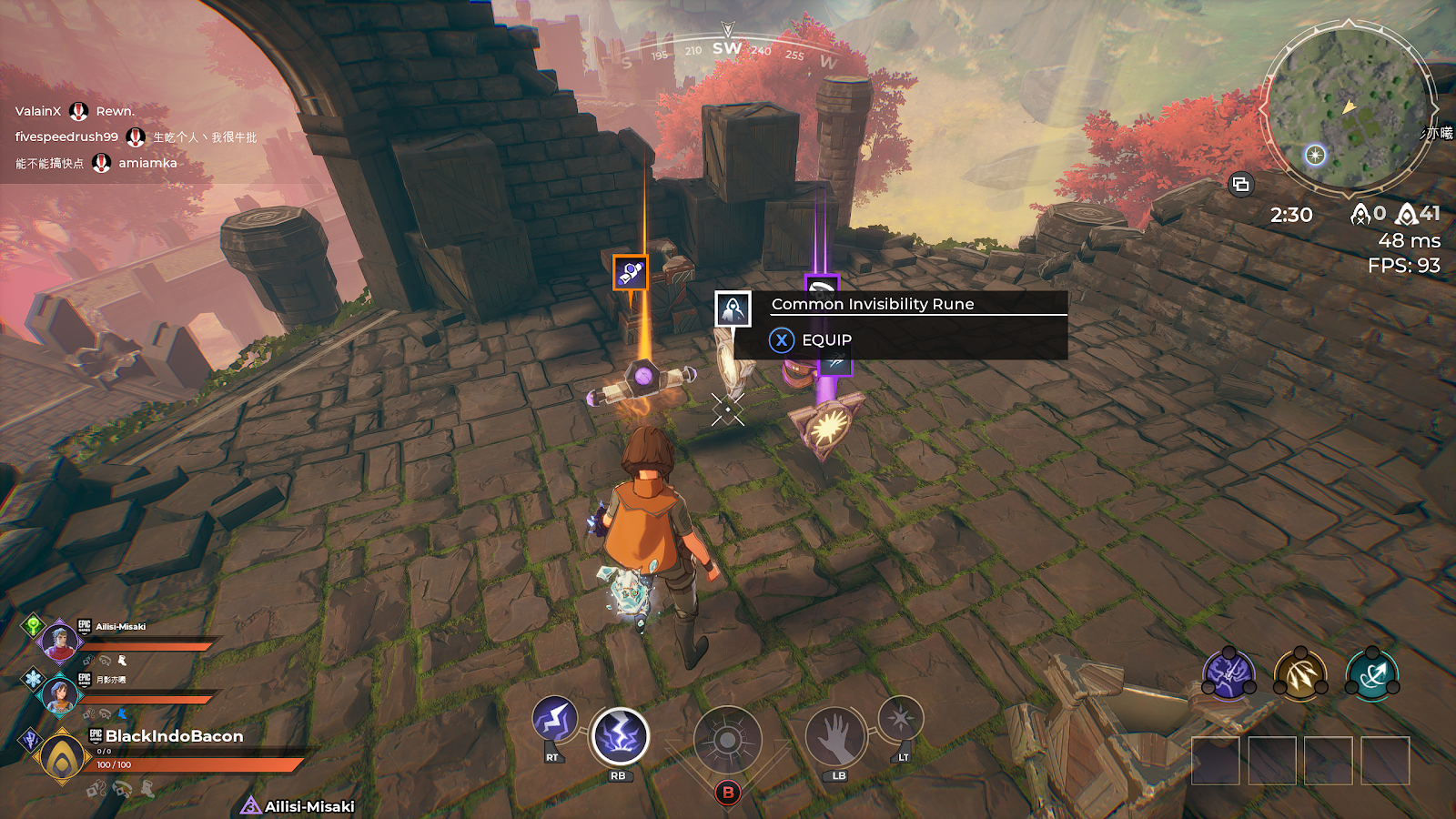
Task: Open the teal arrow talent icon
Action: (x=1372, y=676)
